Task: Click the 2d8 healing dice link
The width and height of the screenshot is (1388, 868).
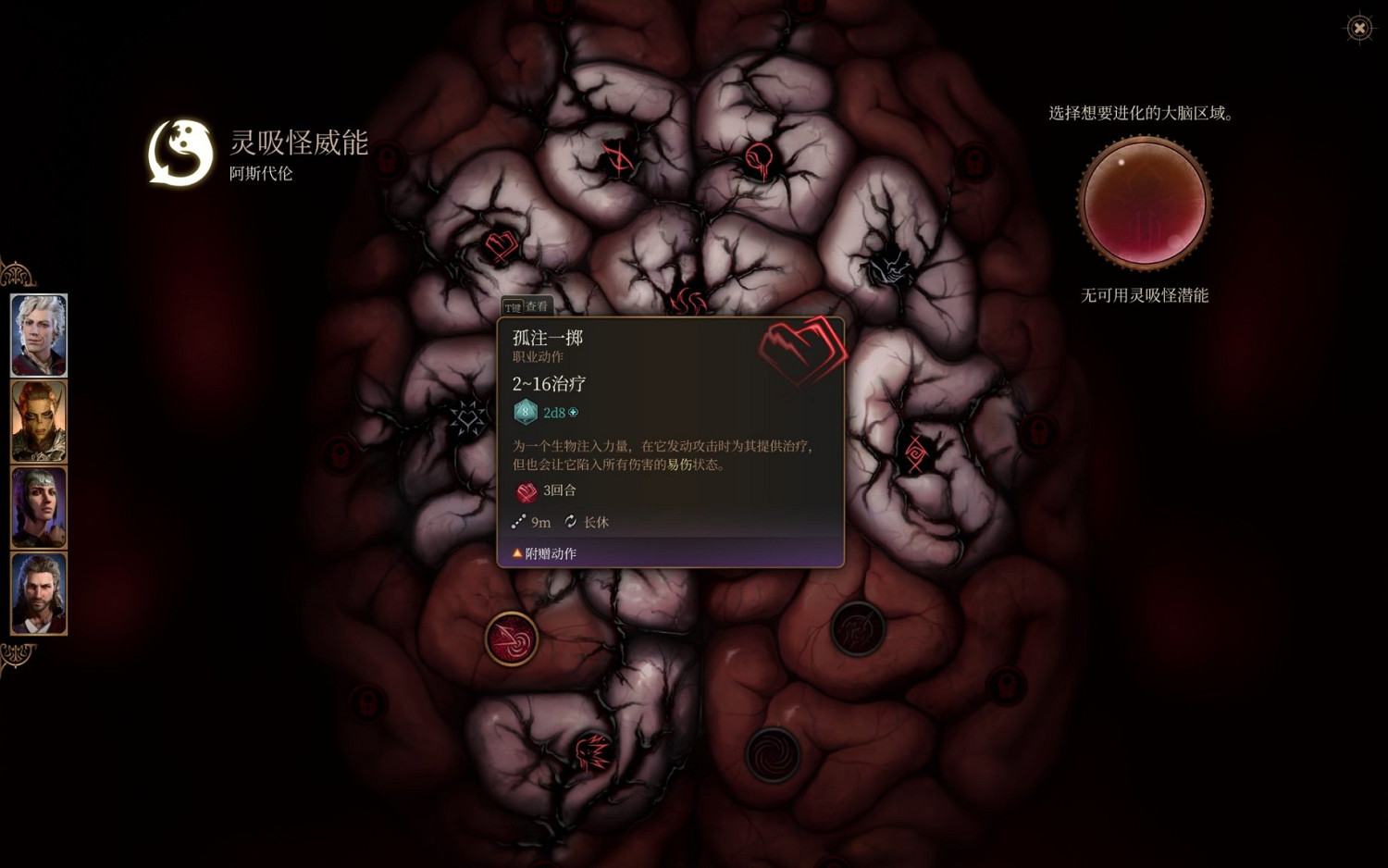Action: [556, 413]
